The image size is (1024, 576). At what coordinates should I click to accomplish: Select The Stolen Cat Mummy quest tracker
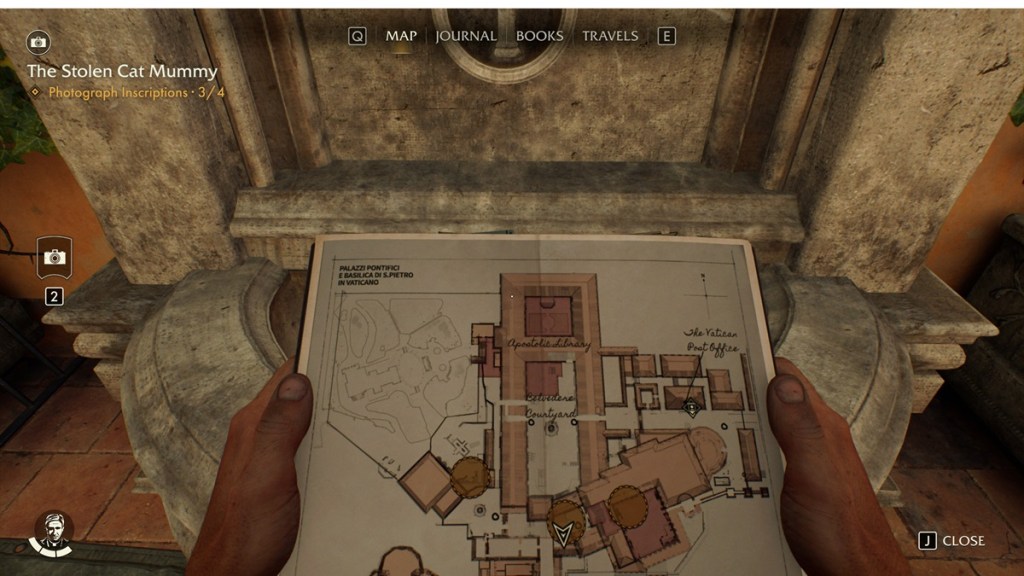(122, 72)
